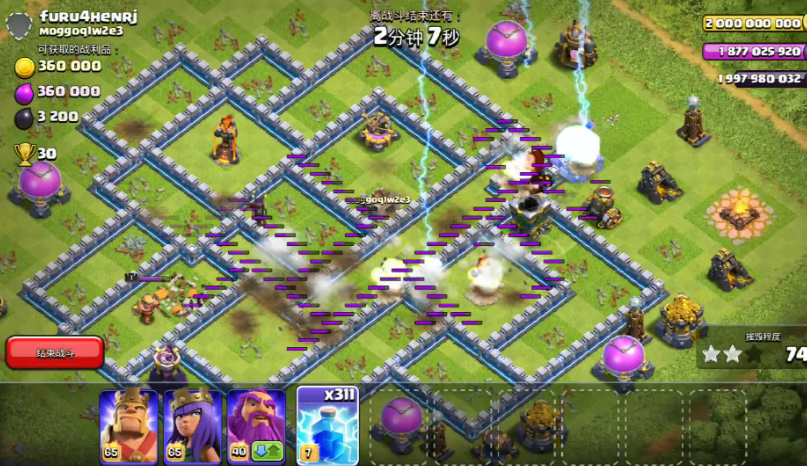807x466 pixels.
Task: Choose the Archer Queen hero card
Action: click(x=193, y=425)
